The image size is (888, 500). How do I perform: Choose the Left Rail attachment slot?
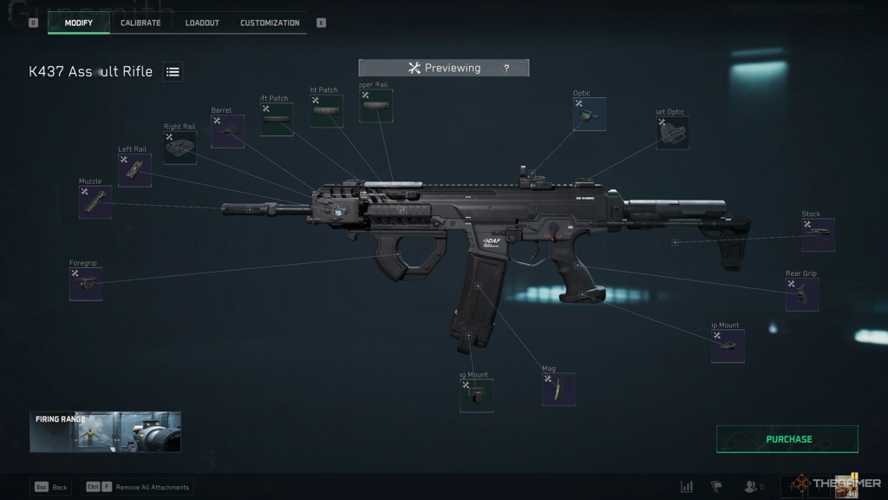point(135,170)
